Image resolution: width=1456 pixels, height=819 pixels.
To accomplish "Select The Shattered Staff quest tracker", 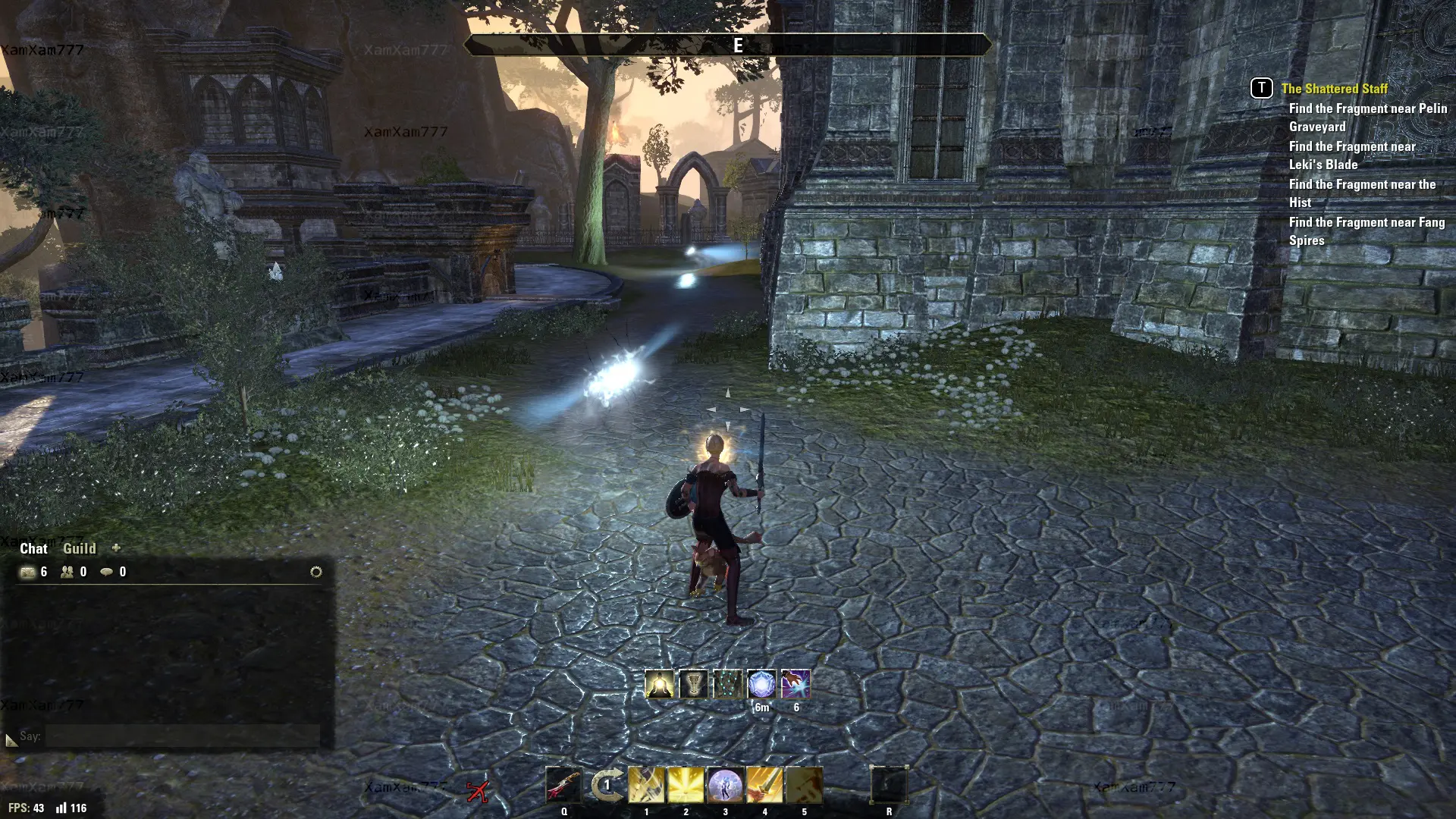I will click(1334, 89).
